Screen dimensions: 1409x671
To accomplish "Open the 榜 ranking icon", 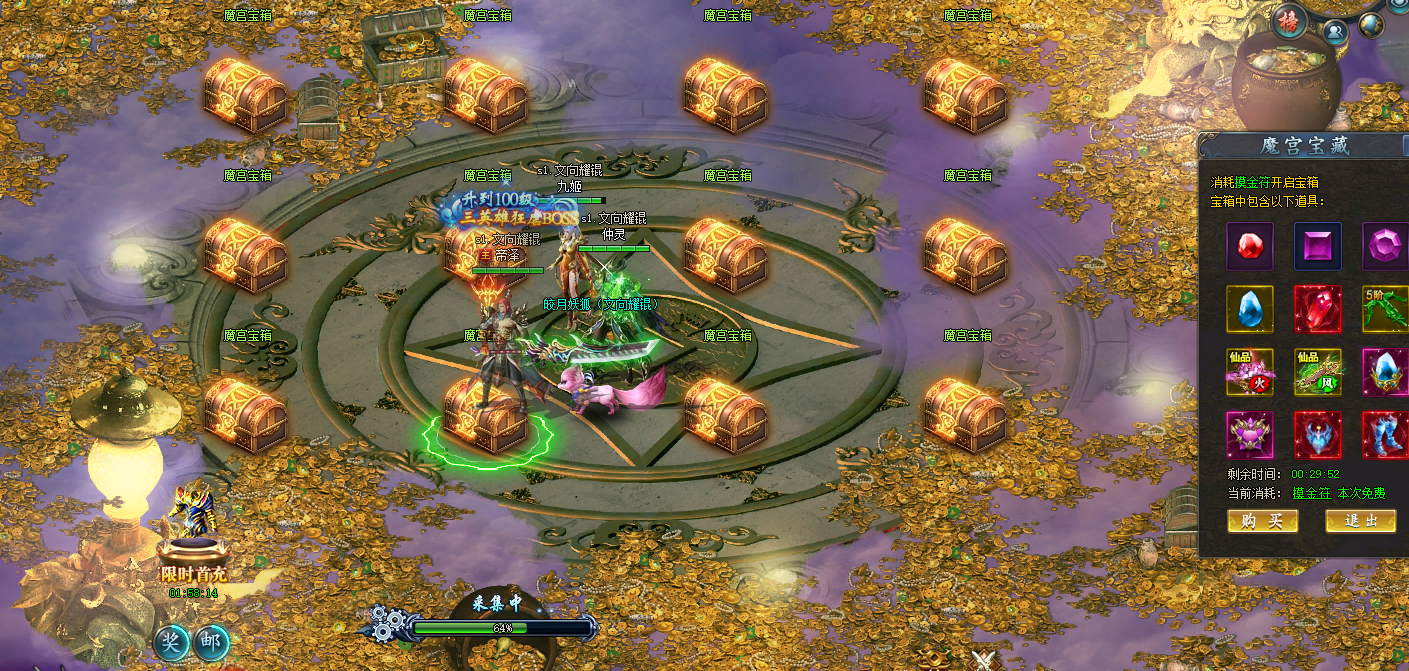I will [x=1291, y=22].
